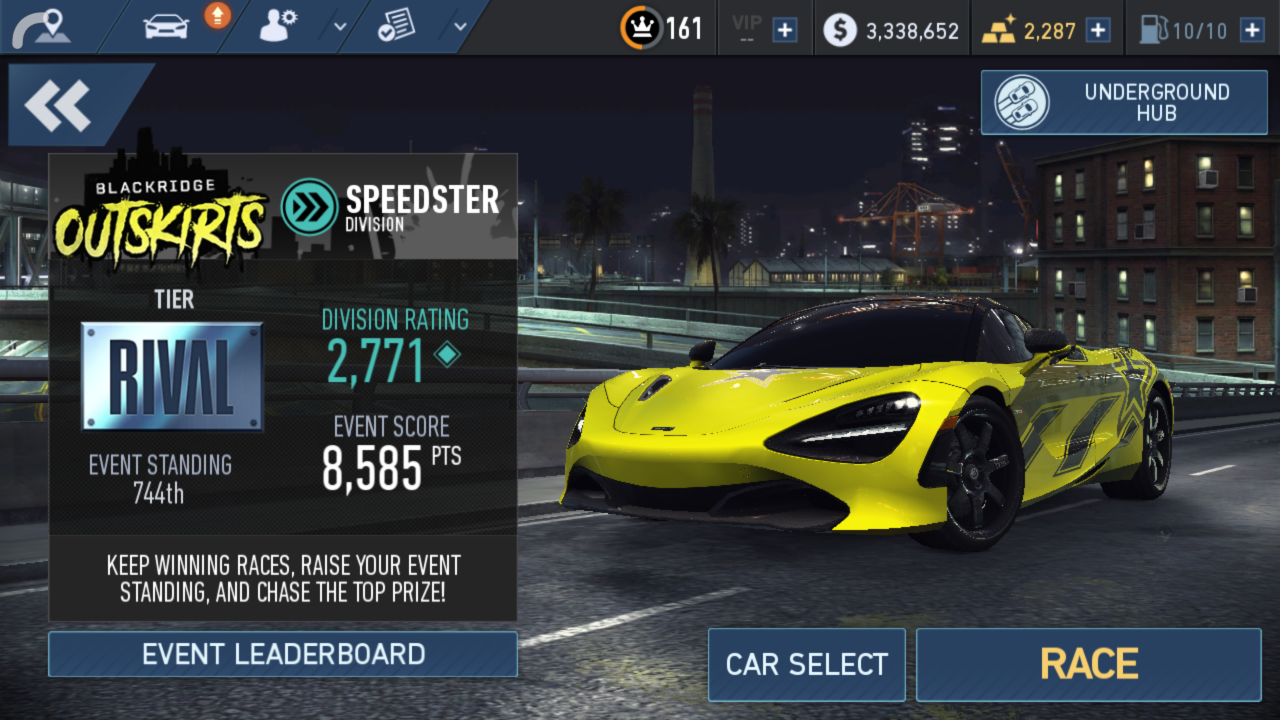Start the race with the RACE button
The image size is (1280, 720).
click(x=1088, y=664)
